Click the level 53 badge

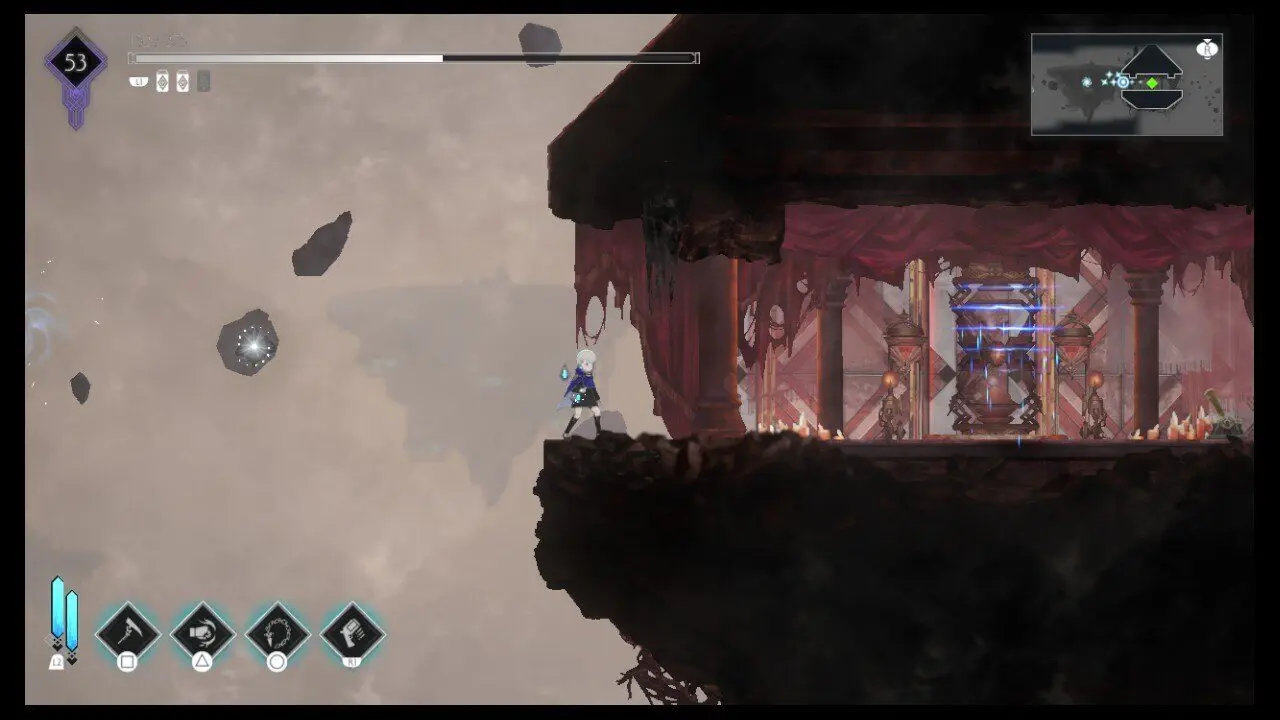[x=76, y=64]
